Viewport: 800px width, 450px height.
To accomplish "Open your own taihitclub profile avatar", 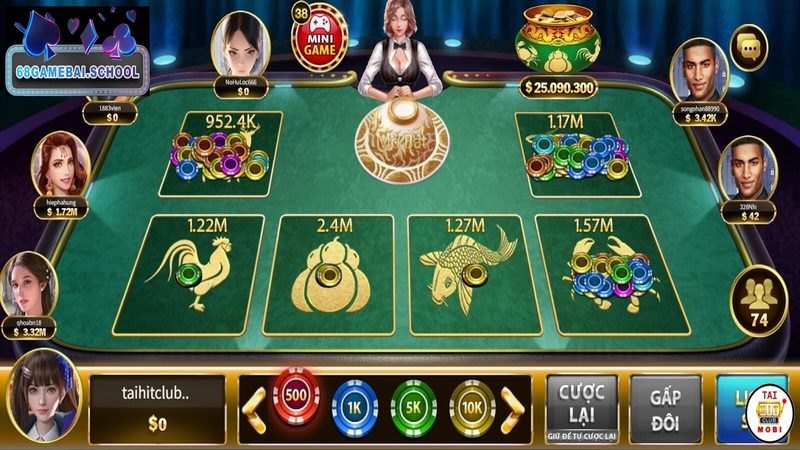I will 42,396.
